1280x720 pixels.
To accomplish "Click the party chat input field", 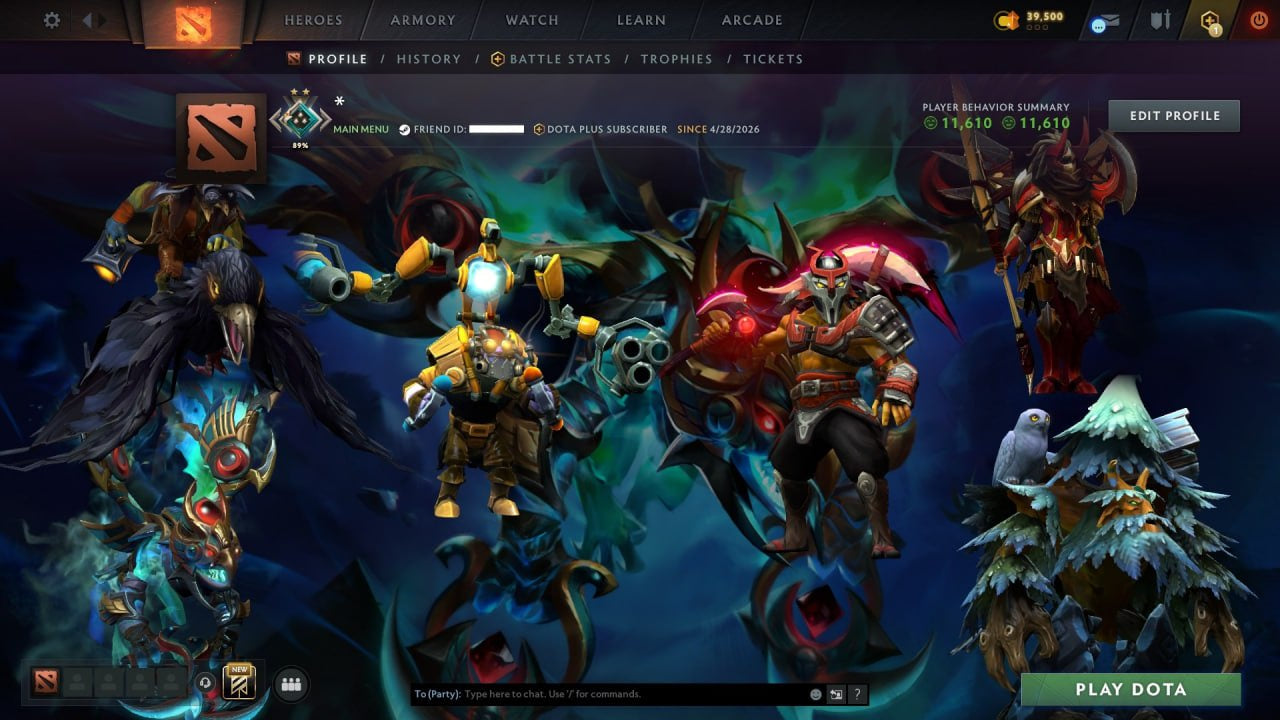I will pos(600,693).
